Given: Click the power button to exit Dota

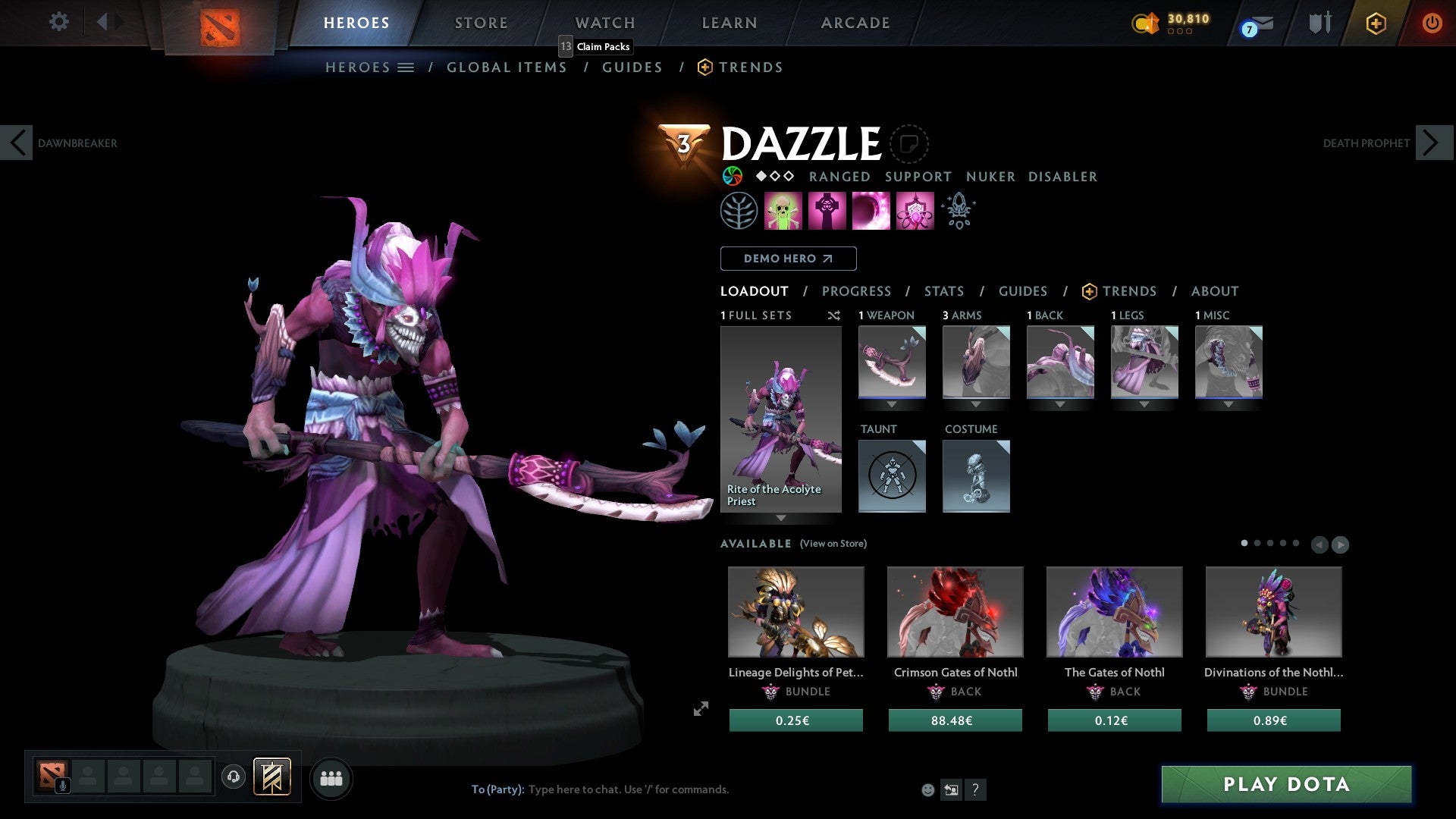Looking at the screenshot, I should coord(1433,23).
